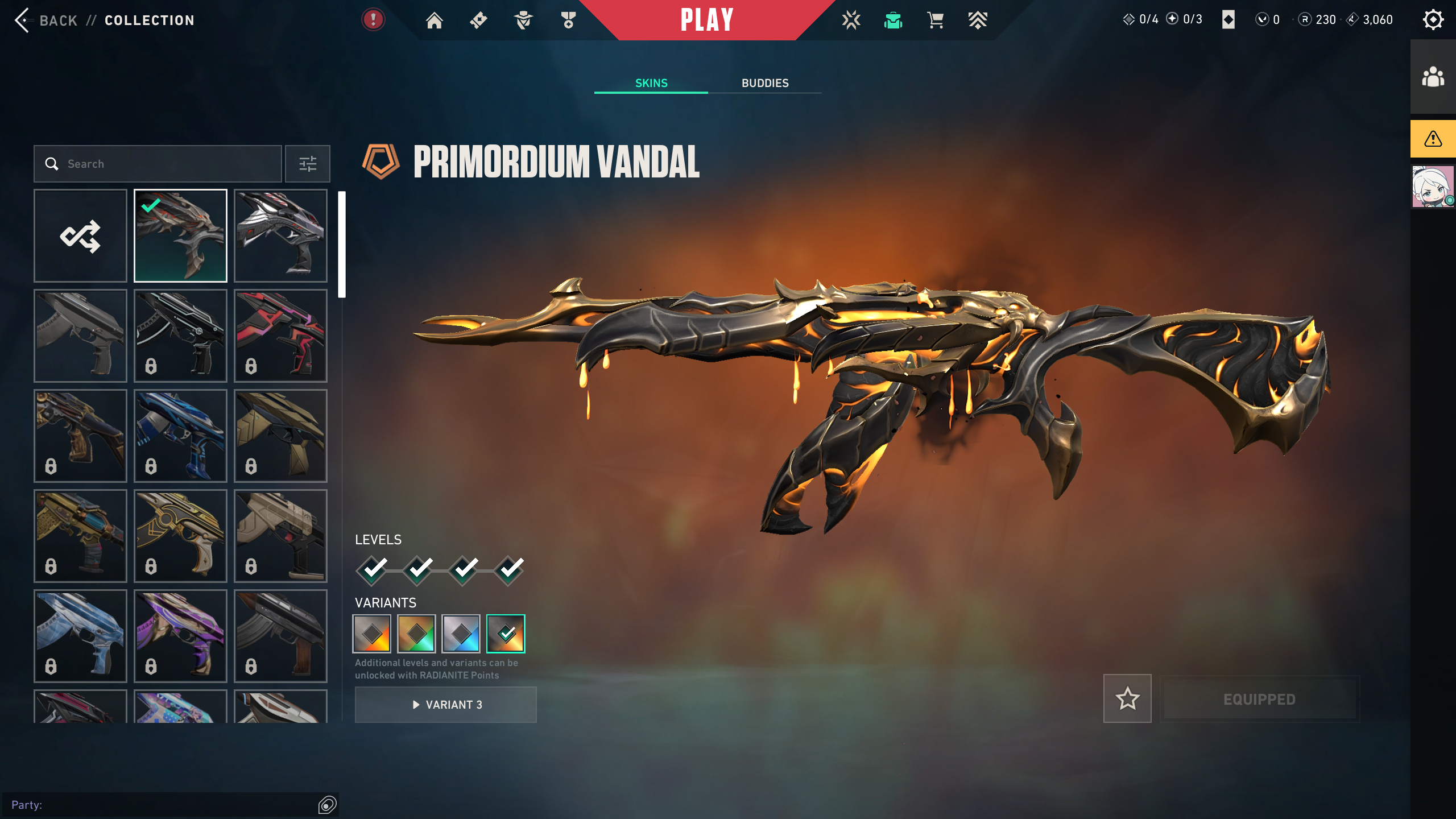1456x819 pixels.
Task: Start matchmaking with the PLAY button
Action: click(707, 20)
